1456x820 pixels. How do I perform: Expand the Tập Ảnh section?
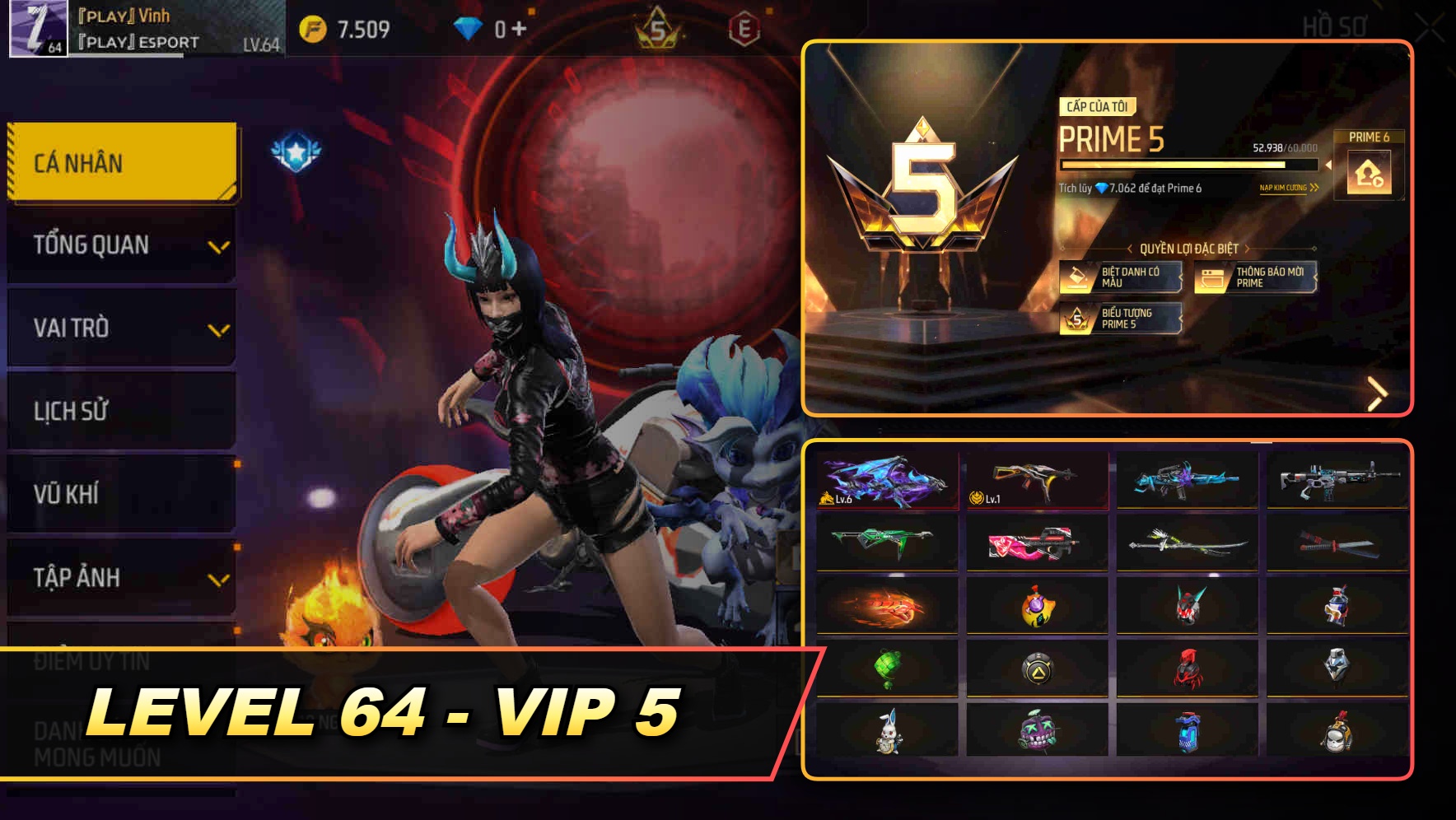click(121, 579)
